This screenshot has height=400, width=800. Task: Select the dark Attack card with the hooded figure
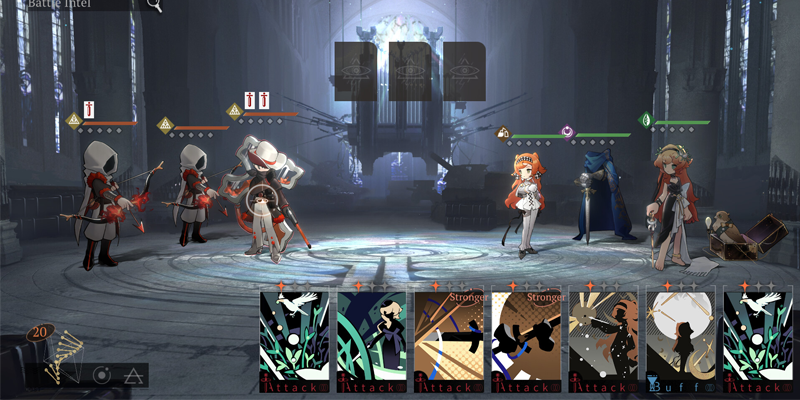pos(372,340)
